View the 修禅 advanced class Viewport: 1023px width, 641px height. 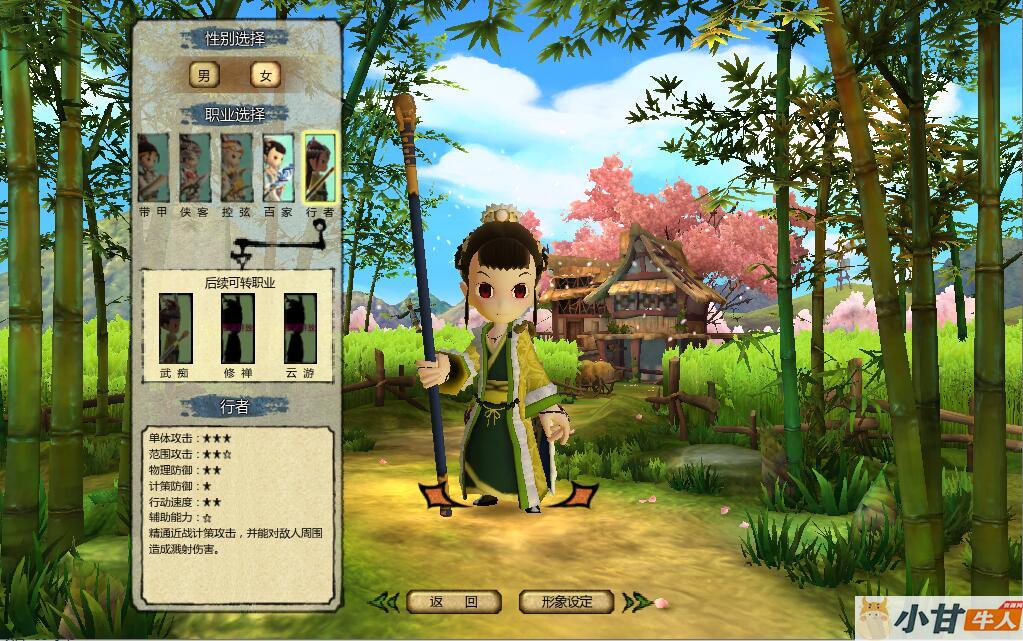point(237,328)
